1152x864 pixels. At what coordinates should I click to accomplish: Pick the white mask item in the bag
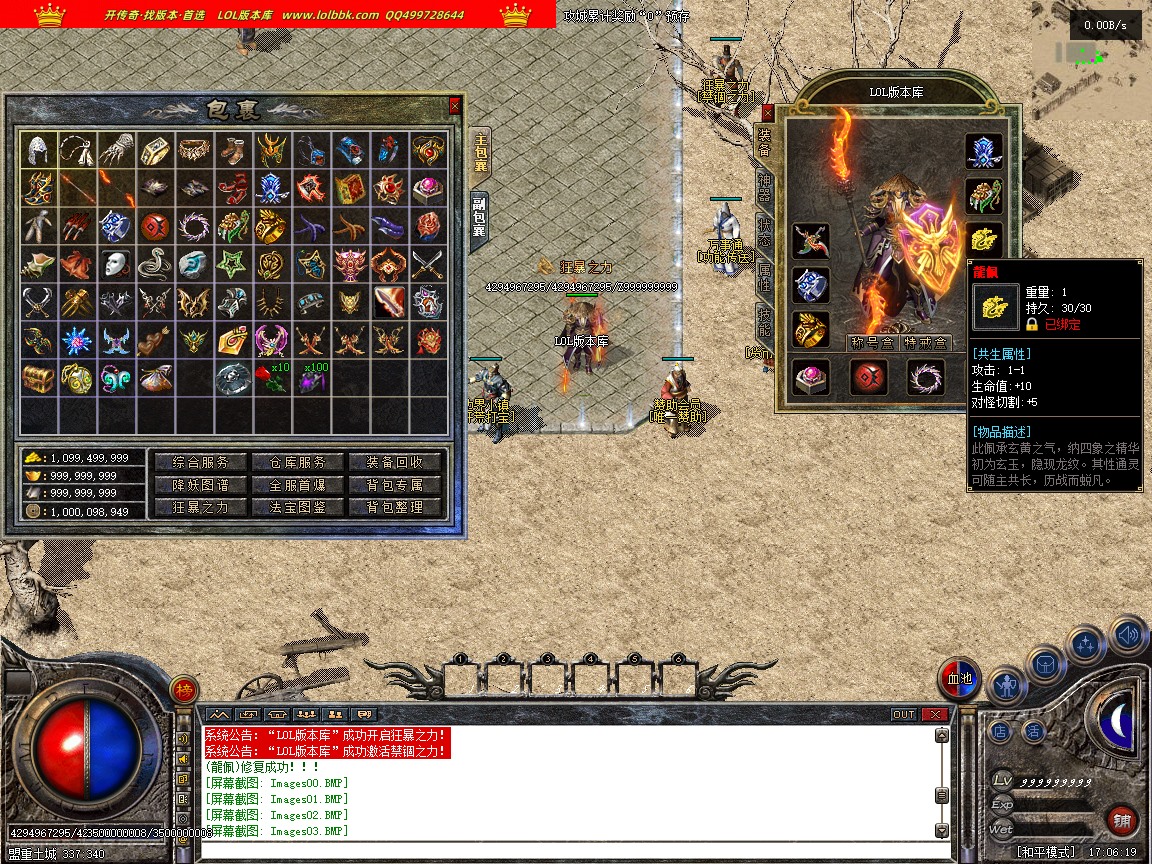117,265
